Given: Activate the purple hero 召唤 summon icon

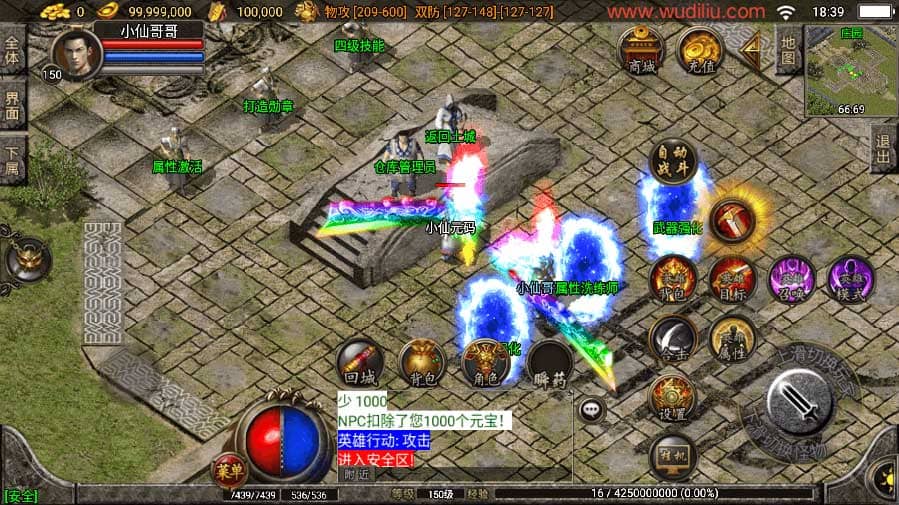Looking at the screenshot, I should [791, 280].
